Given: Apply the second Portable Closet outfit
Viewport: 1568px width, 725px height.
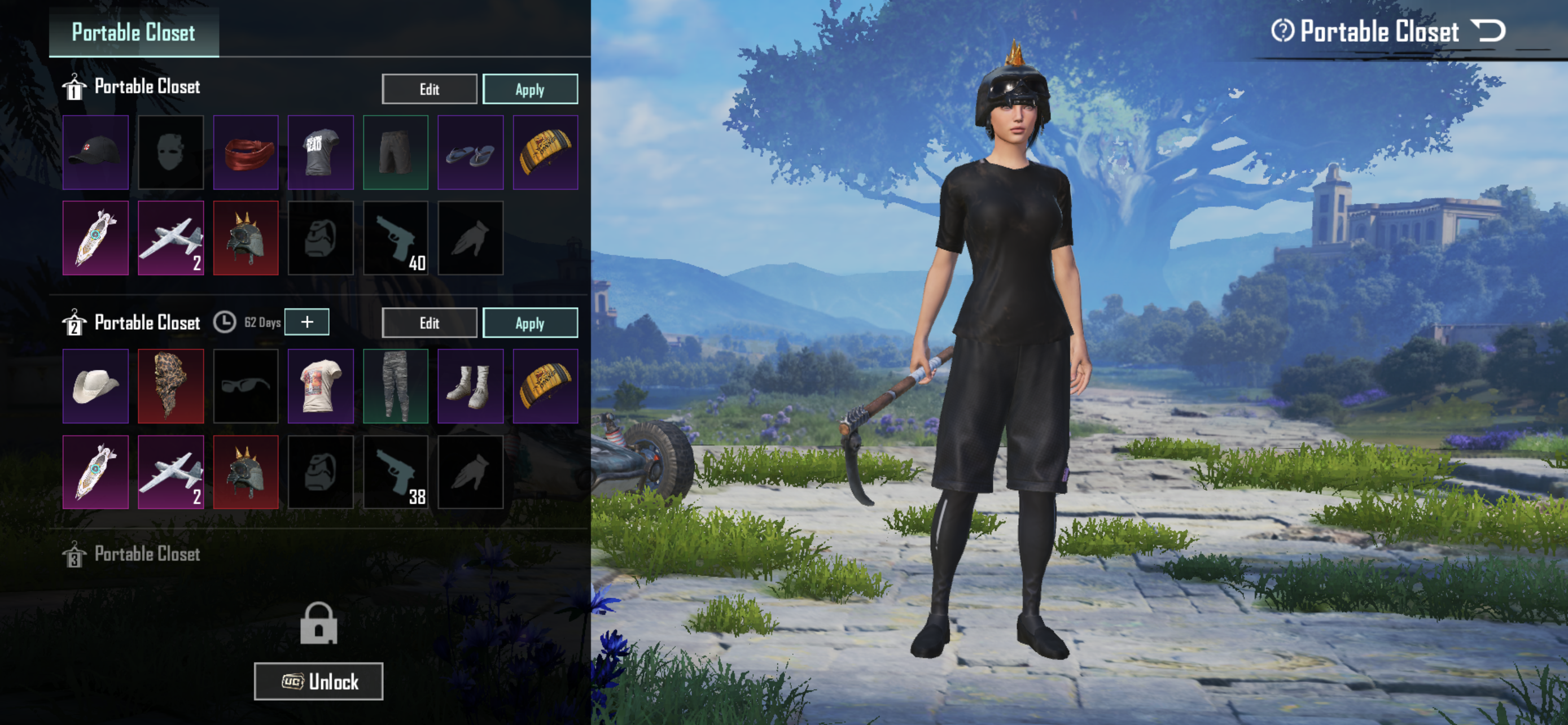Looking at the screenshot, I should 529,322.
